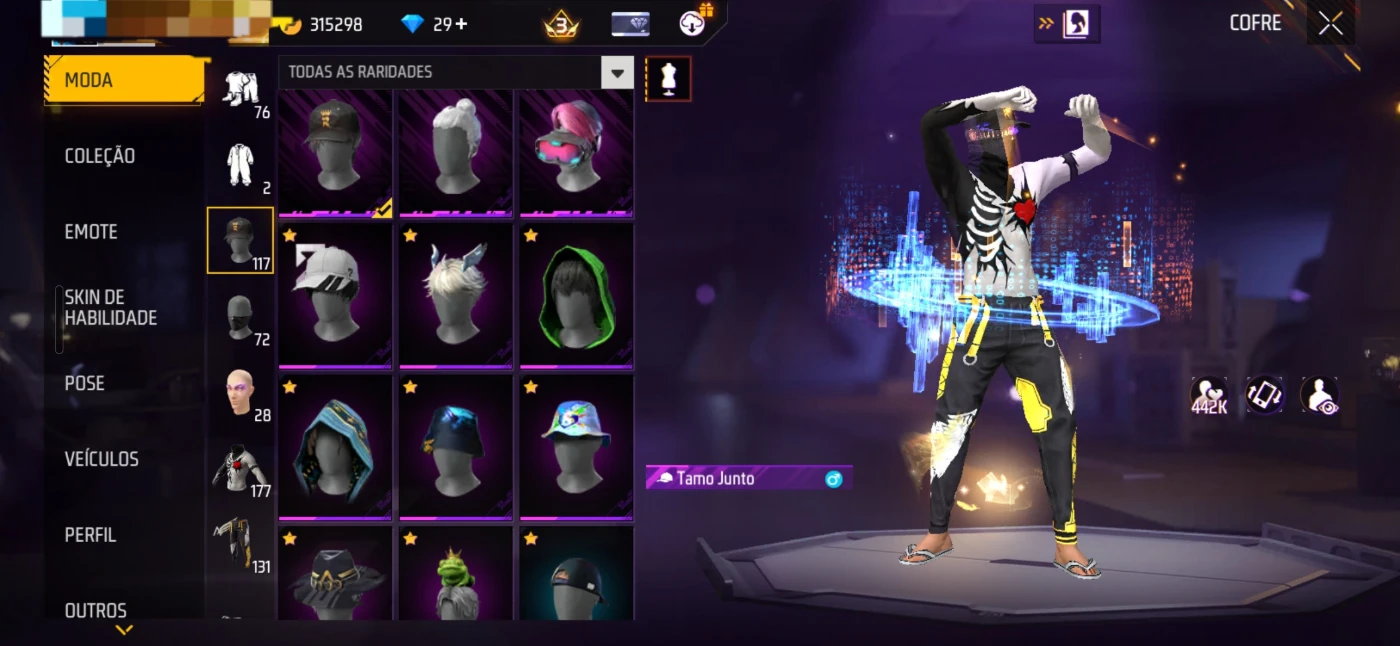The width and height of the screenshot is (1400, 646).
Task: Go to the Pose tab
Action: pos(85,383)
